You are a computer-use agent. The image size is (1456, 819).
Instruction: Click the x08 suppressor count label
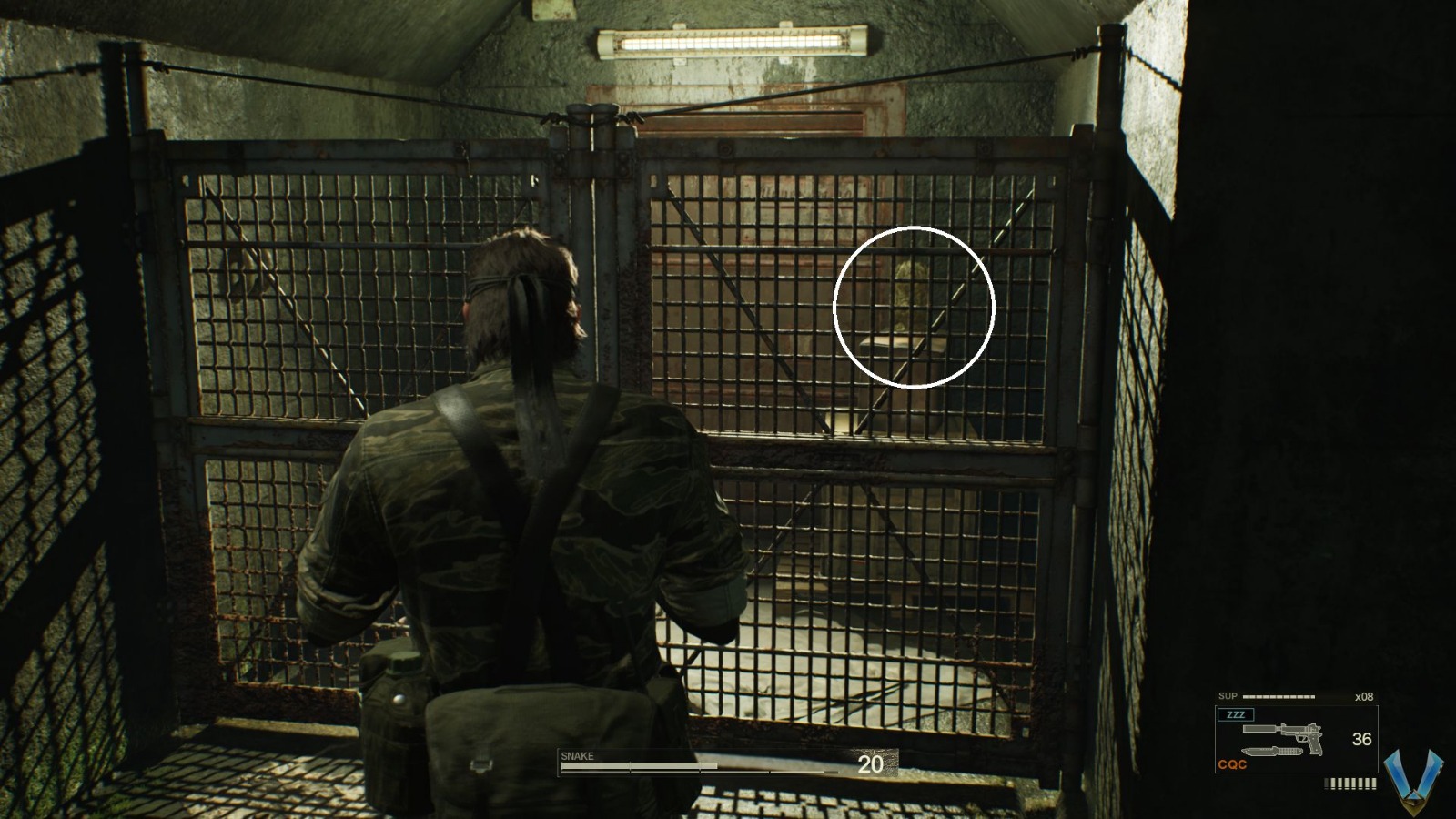pos(1365,696)
